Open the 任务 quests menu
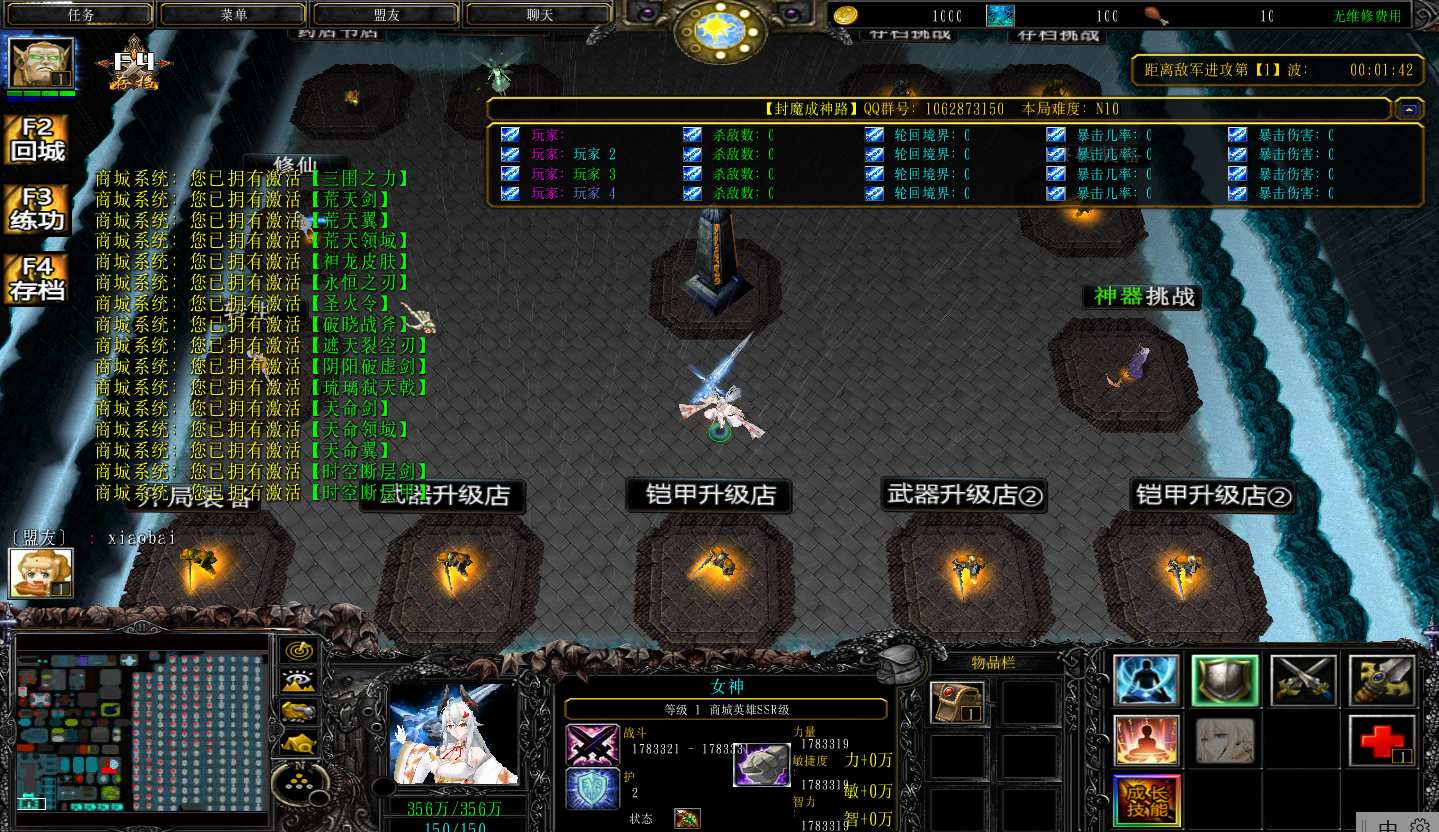Image resolution: width=1439 pixels, height=832 pixels. pos(81,15)
